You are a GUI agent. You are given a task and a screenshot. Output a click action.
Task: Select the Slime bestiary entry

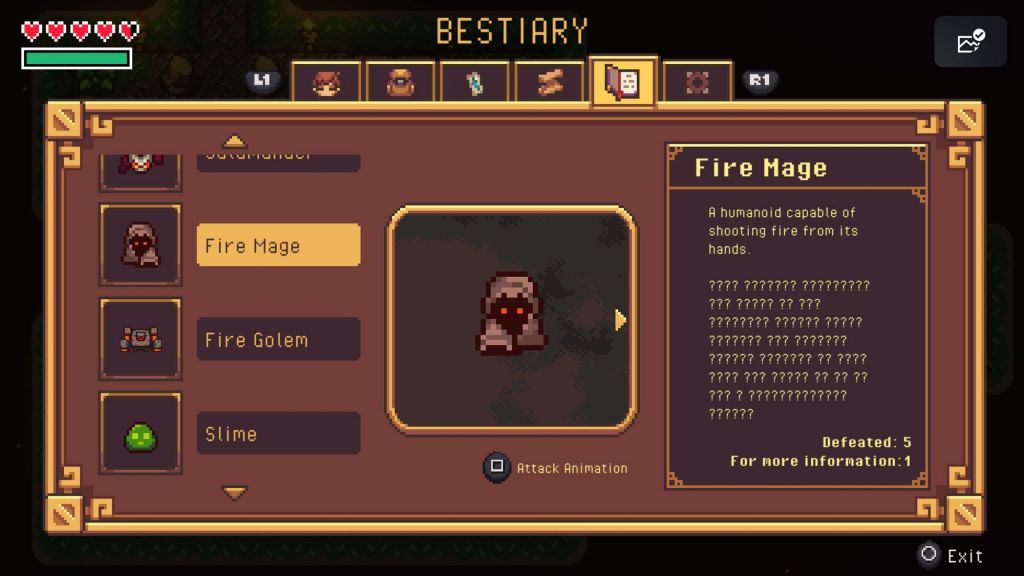point(278,434)
